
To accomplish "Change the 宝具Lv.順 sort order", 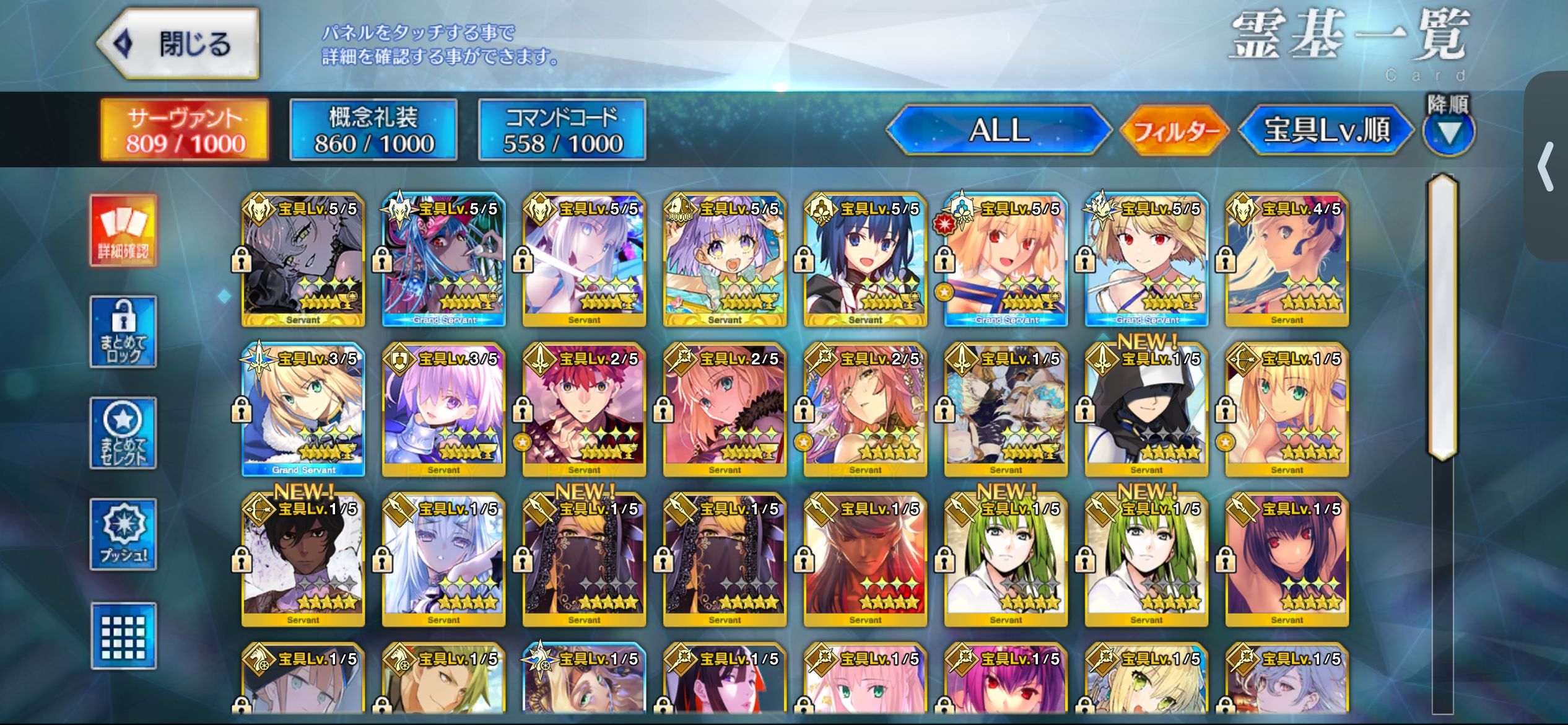I will [x=1326, y=130].
